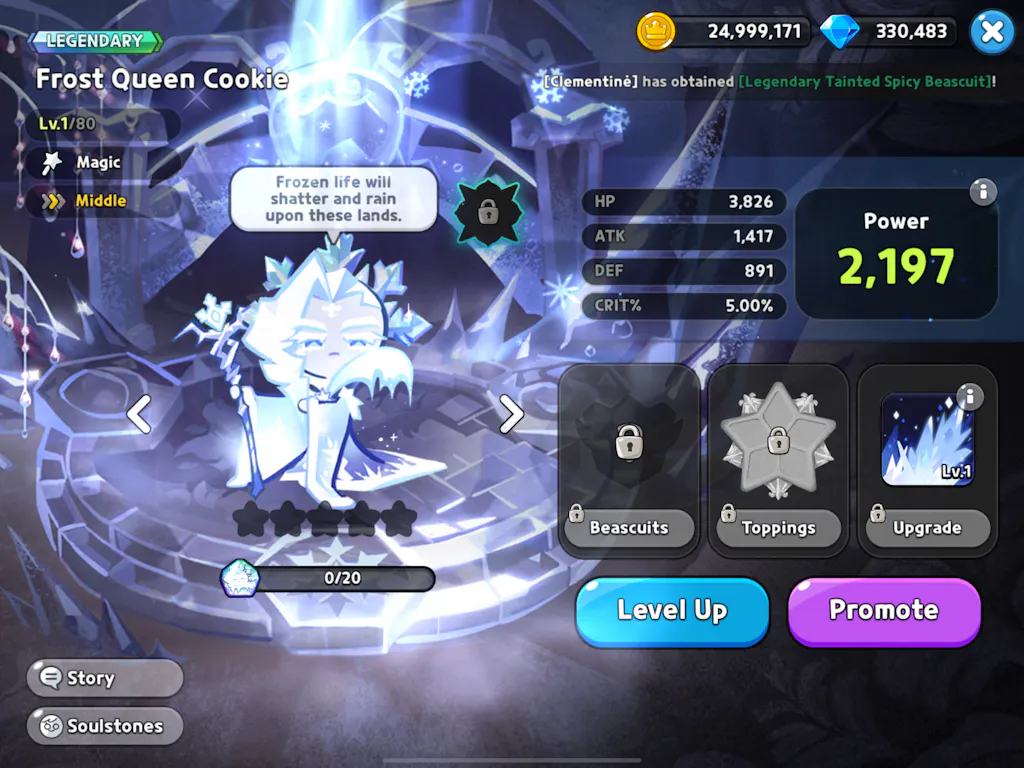The height and width of the screenshot is (768, 1024).
Task: Tap the Middle position label
Action: 100,201
